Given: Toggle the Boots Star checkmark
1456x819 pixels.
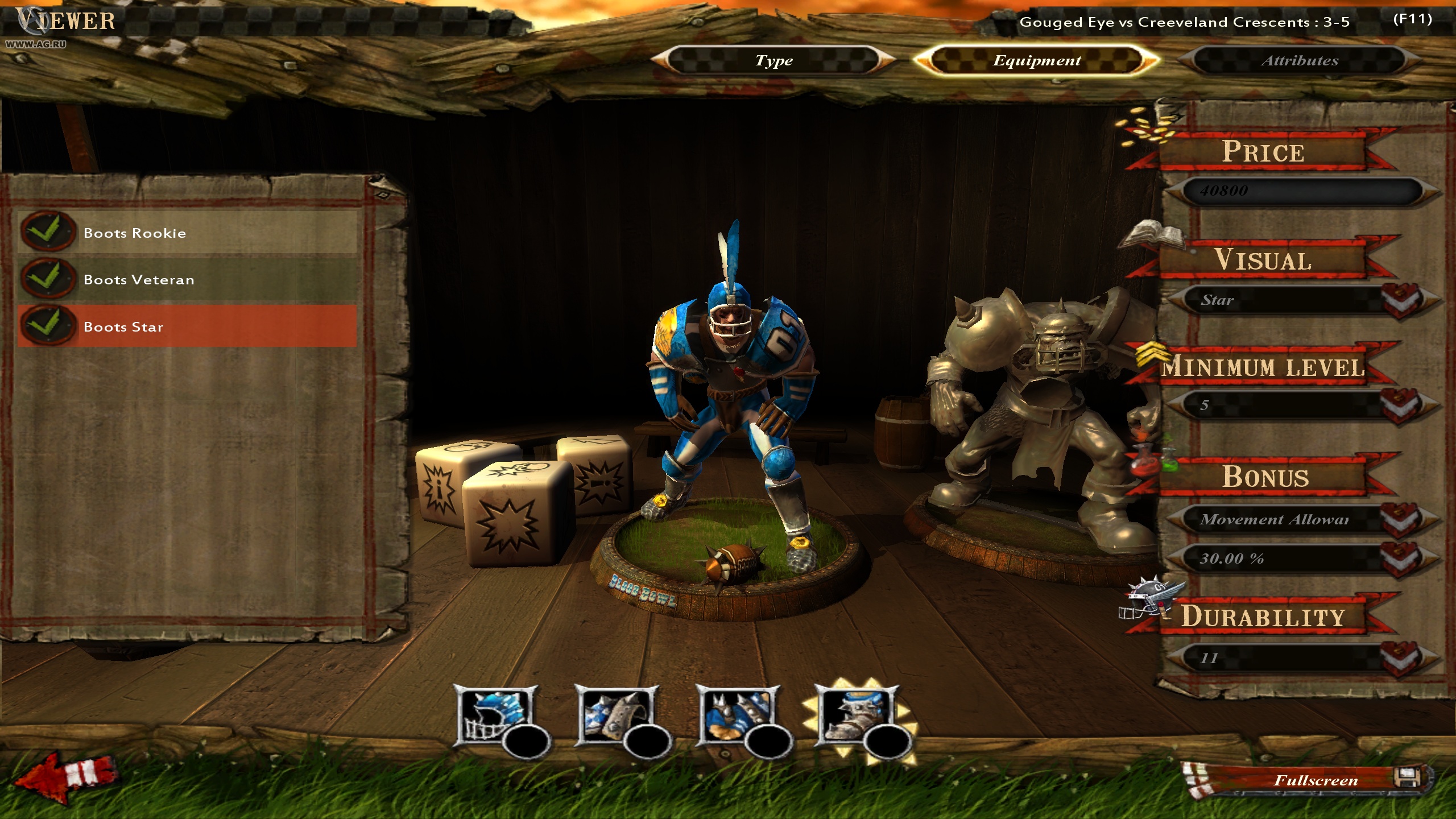Looking at the screenshot, I should (x=50, y=325).
